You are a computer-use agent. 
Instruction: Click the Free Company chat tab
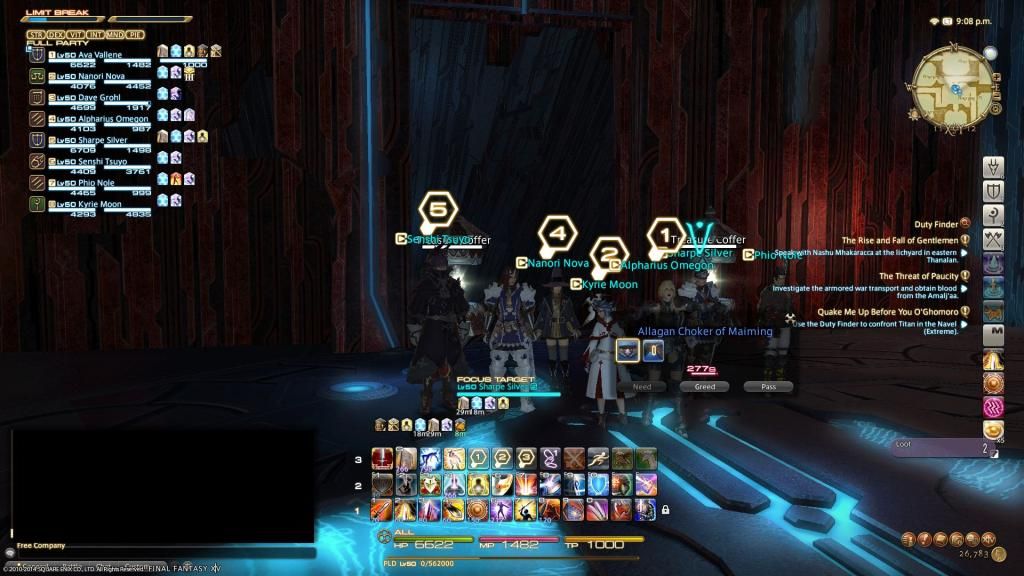click(x=42, y=545)
